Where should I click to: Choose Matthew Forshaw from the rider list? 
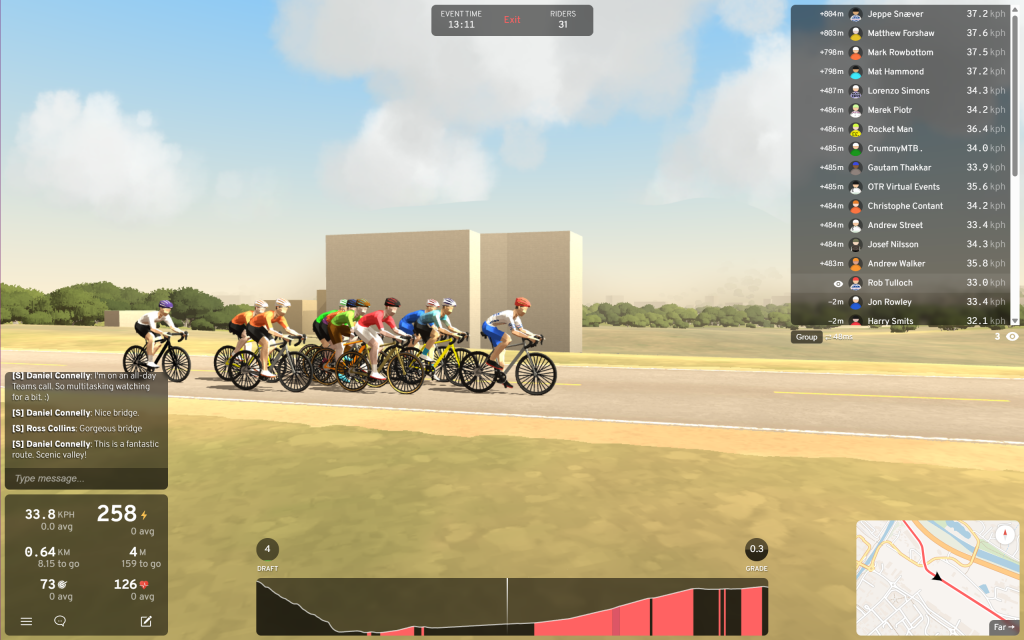point(898,33)
